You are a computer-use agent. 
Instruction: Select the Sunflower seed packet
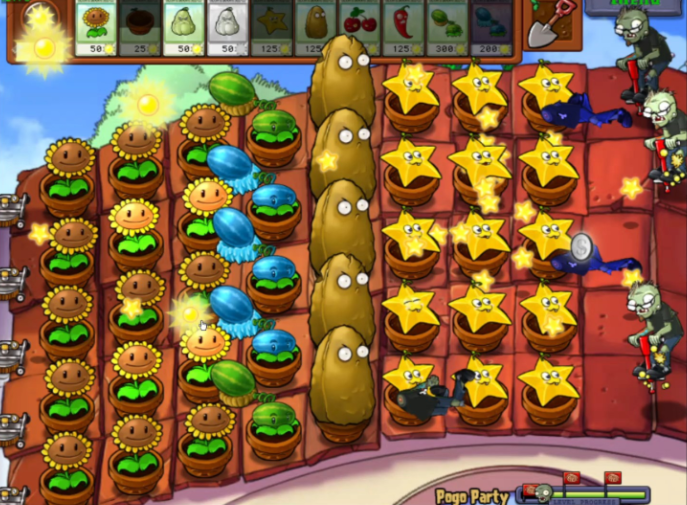96,27
